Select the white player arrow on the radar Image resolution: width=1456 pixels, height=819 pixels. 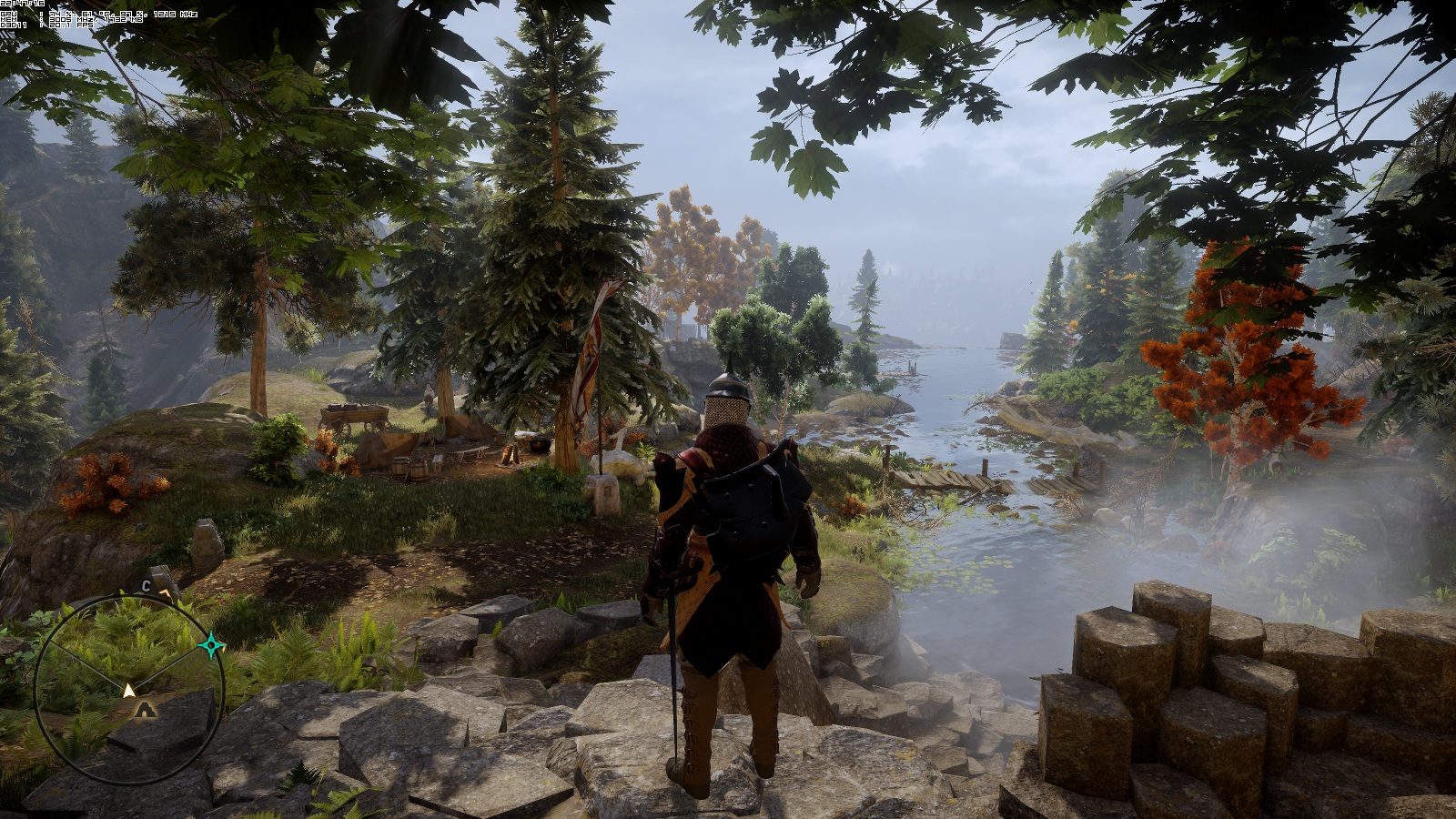point(129,691)
